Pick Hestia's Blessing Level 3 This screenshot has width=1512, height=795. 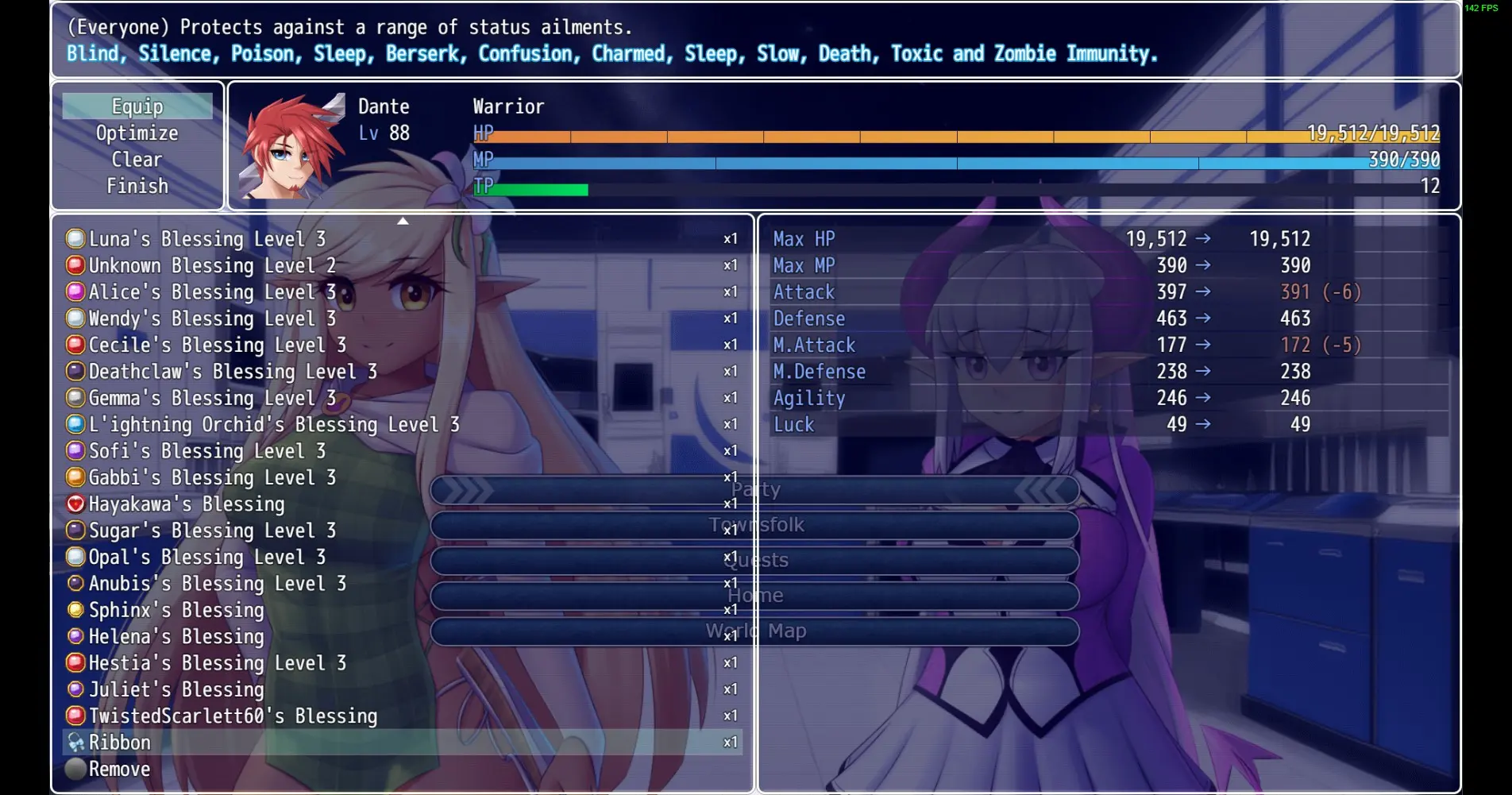click(x=217, y=663)
